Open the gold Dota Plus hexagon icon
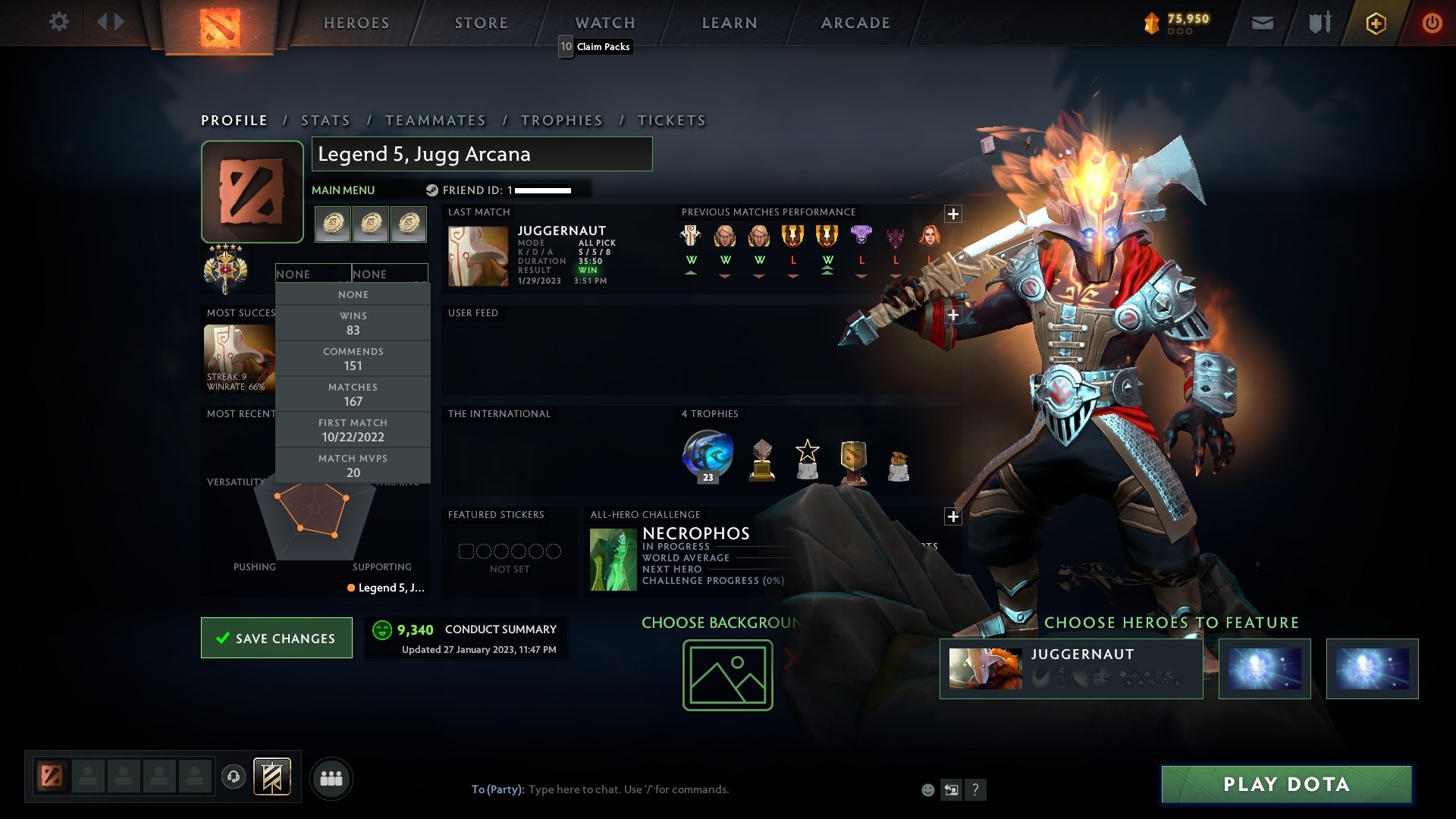 coord(1375,22)
